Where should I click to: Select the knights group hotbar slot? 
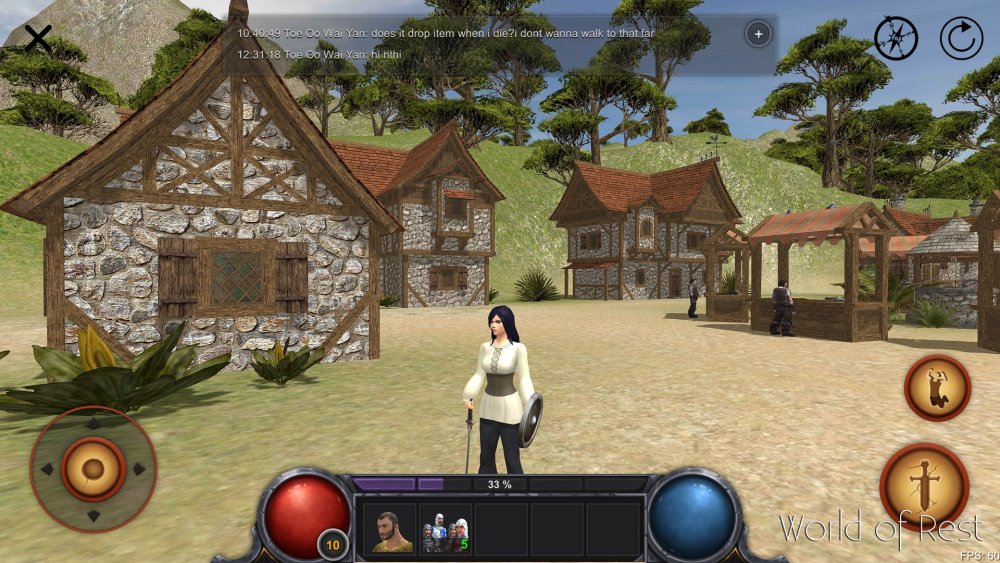click(445, 530)
